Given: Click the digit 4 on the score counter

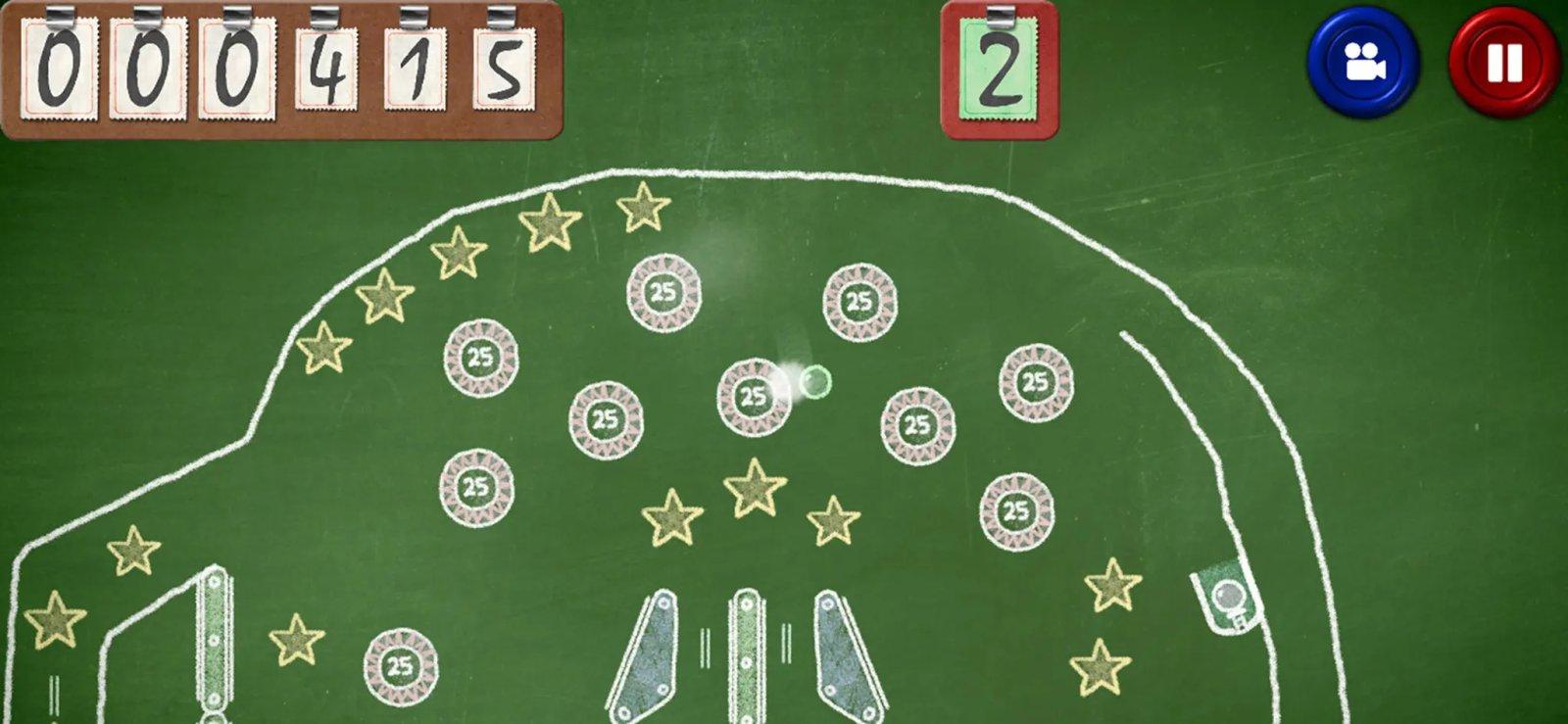Looking at the screenshot, I should tap(328, 69).
